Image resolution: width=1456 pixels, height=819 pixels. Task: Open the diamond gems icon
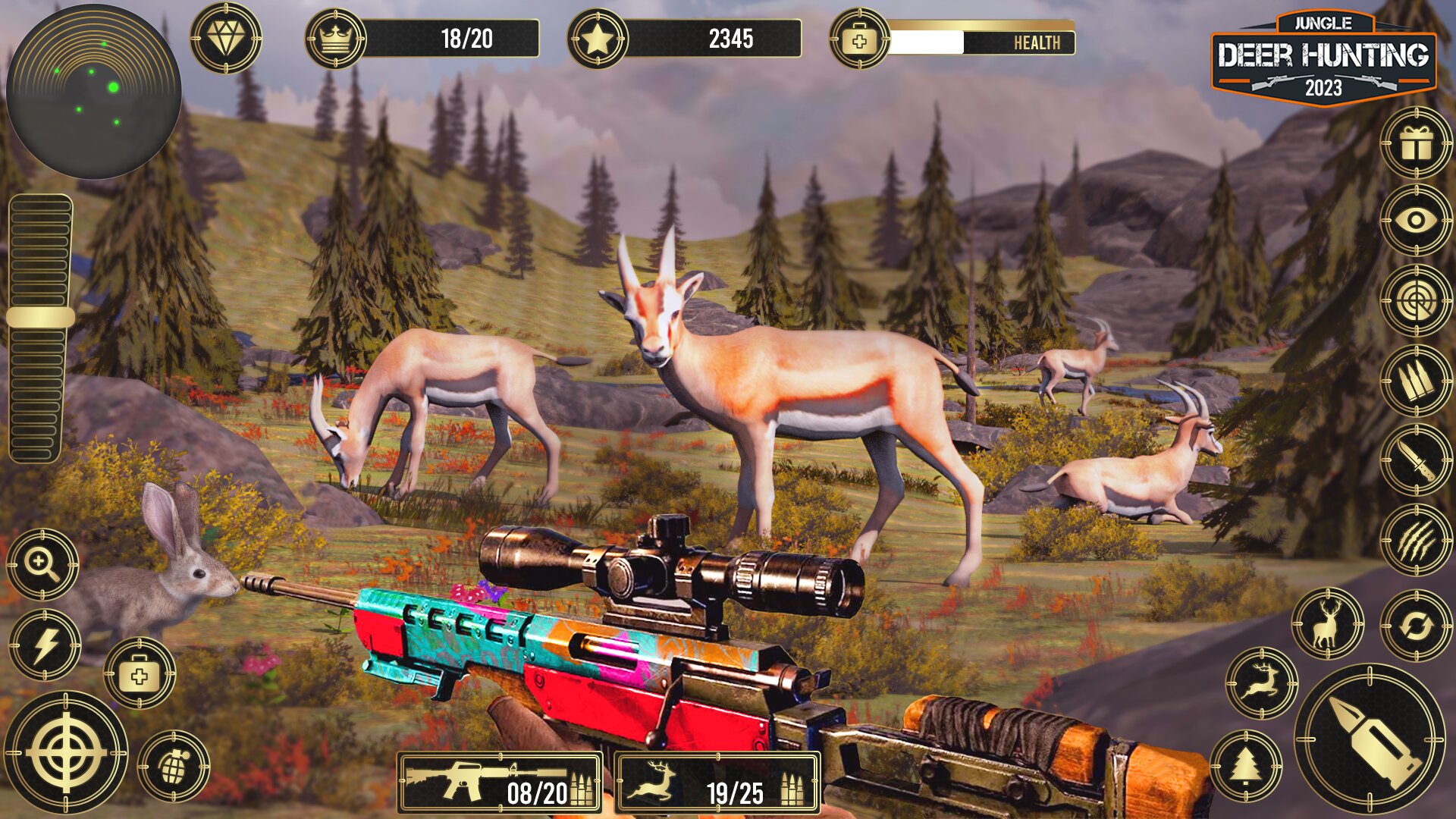tap(225, 38)
